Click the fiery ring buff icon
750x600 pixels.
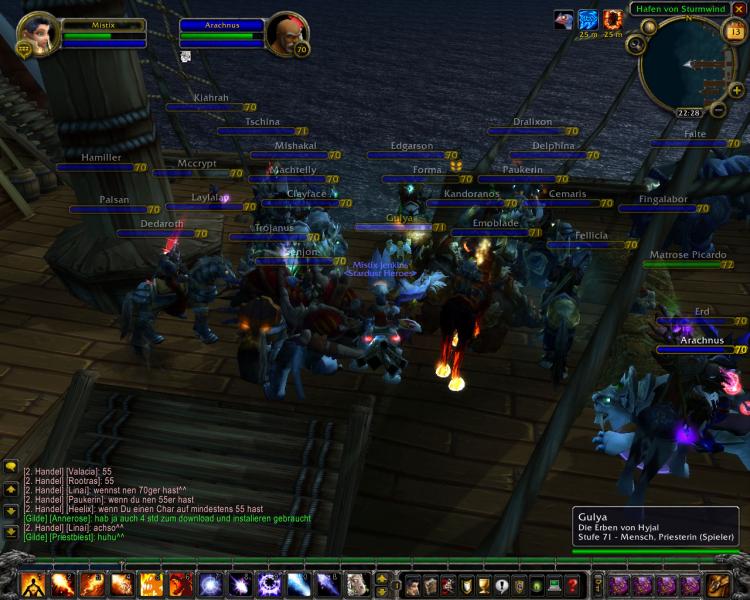point(612,19)
